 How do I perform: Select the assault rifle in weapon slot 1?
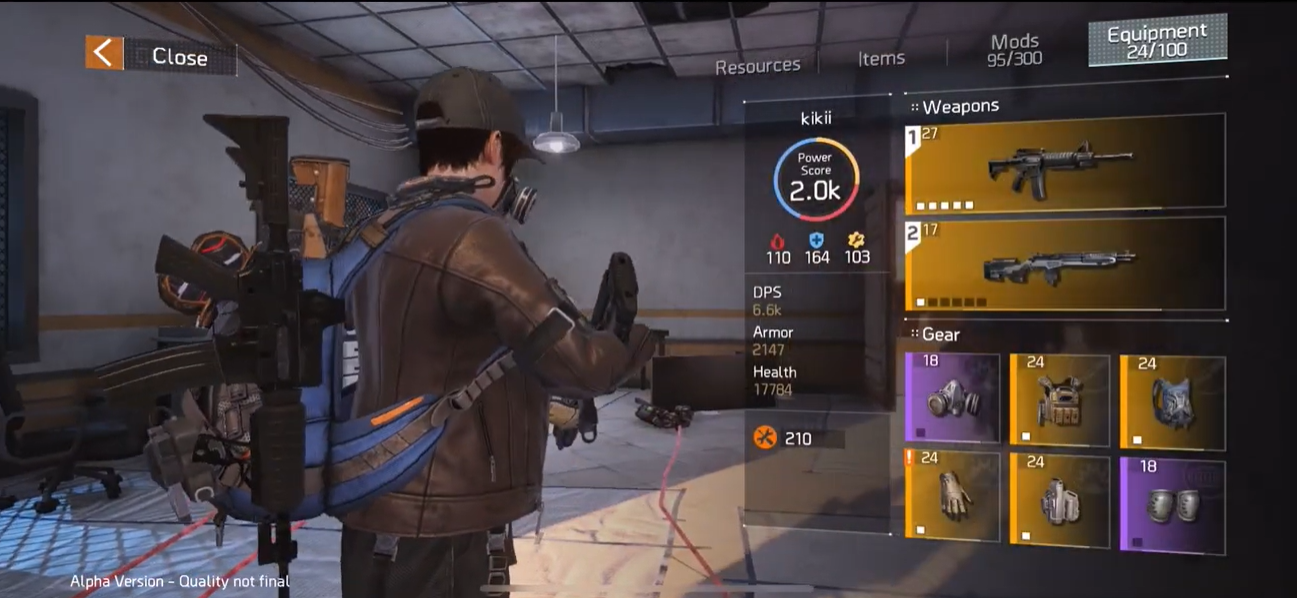pos(1065,164)
